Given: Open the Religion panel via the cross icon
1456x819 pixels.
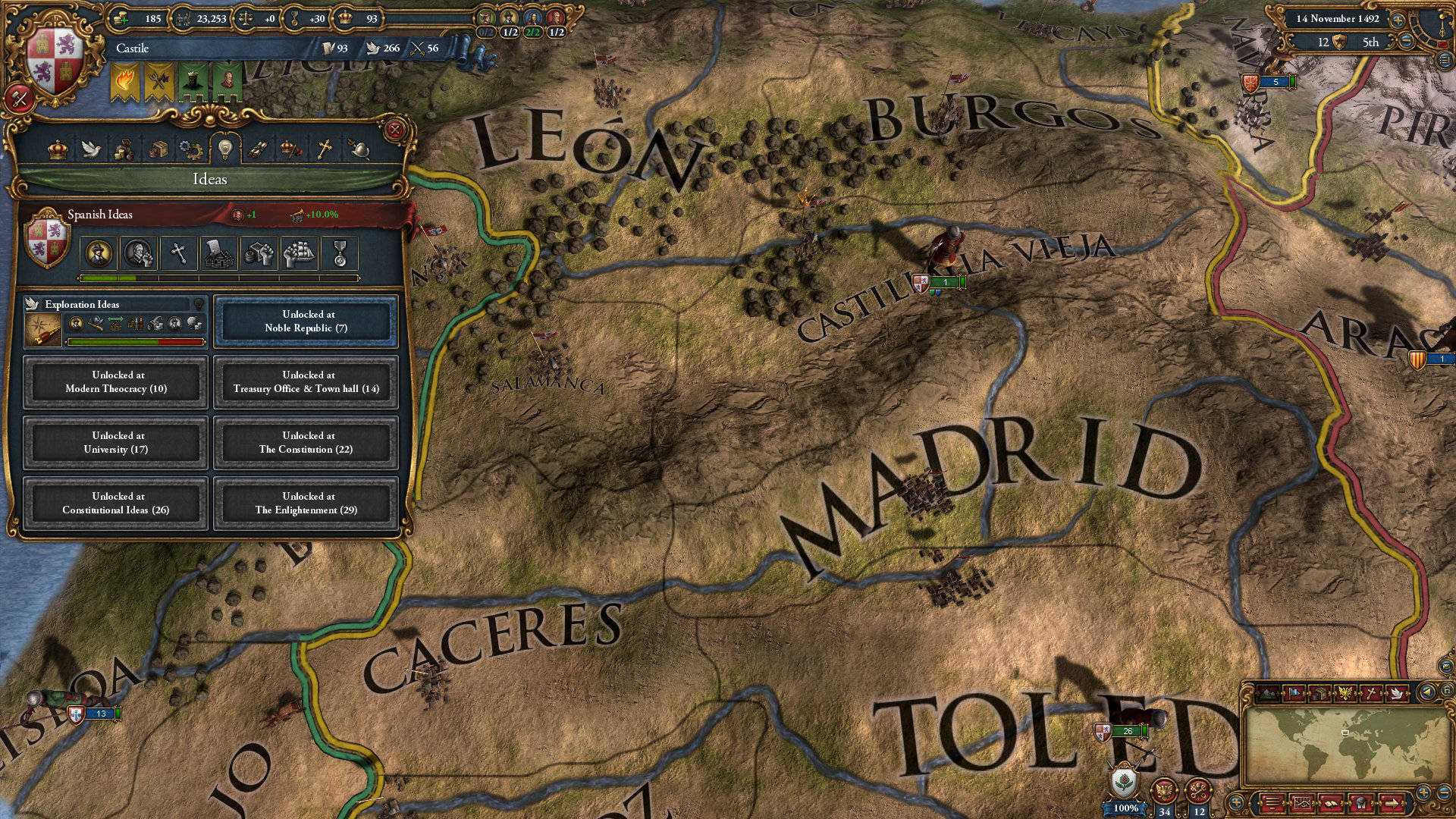Looking at the screenshot, I should click(x=325, y=149).
